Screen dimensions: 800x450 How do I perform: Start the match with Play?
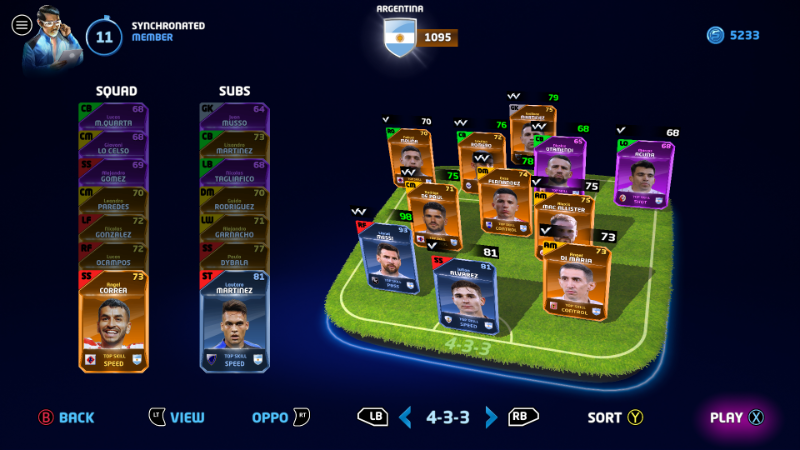pos(737,417)
